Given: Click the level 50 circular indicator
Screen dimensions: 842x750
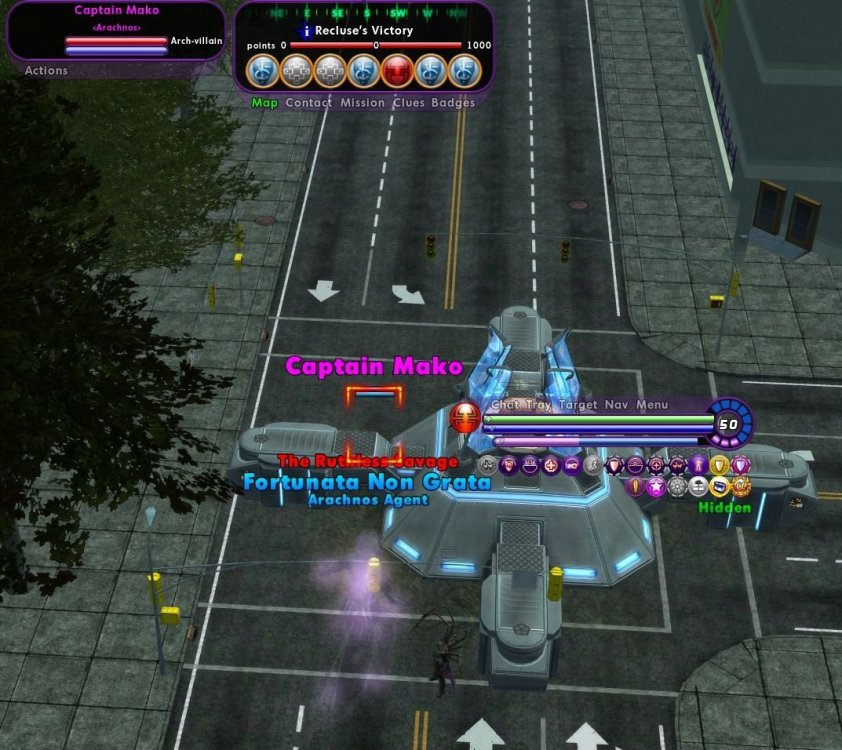Looking at the screenshot, I should pos(729,423).
